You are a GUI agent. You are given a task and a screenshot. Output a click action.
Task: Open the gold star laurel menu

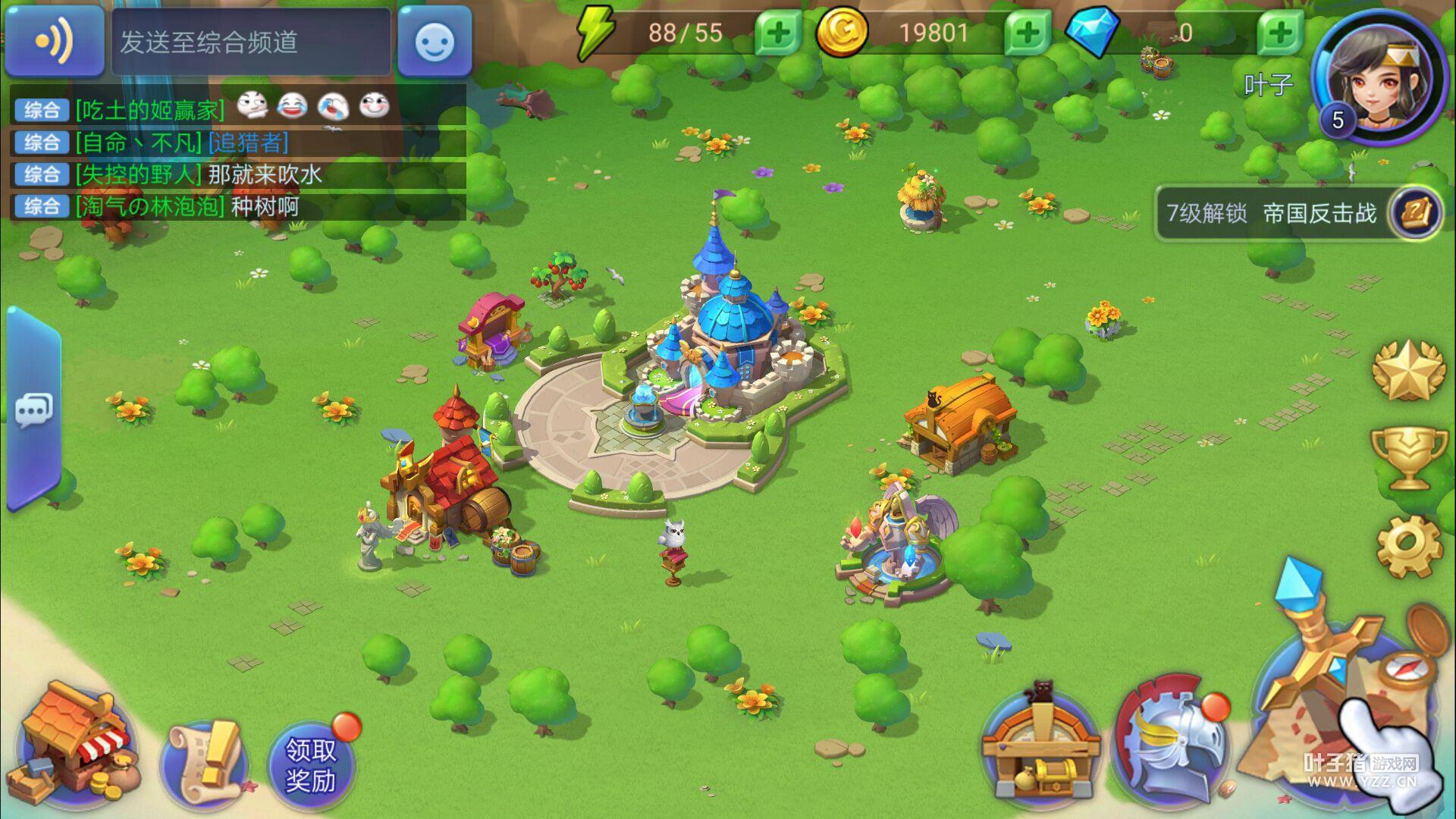(x=1407, y=370)
